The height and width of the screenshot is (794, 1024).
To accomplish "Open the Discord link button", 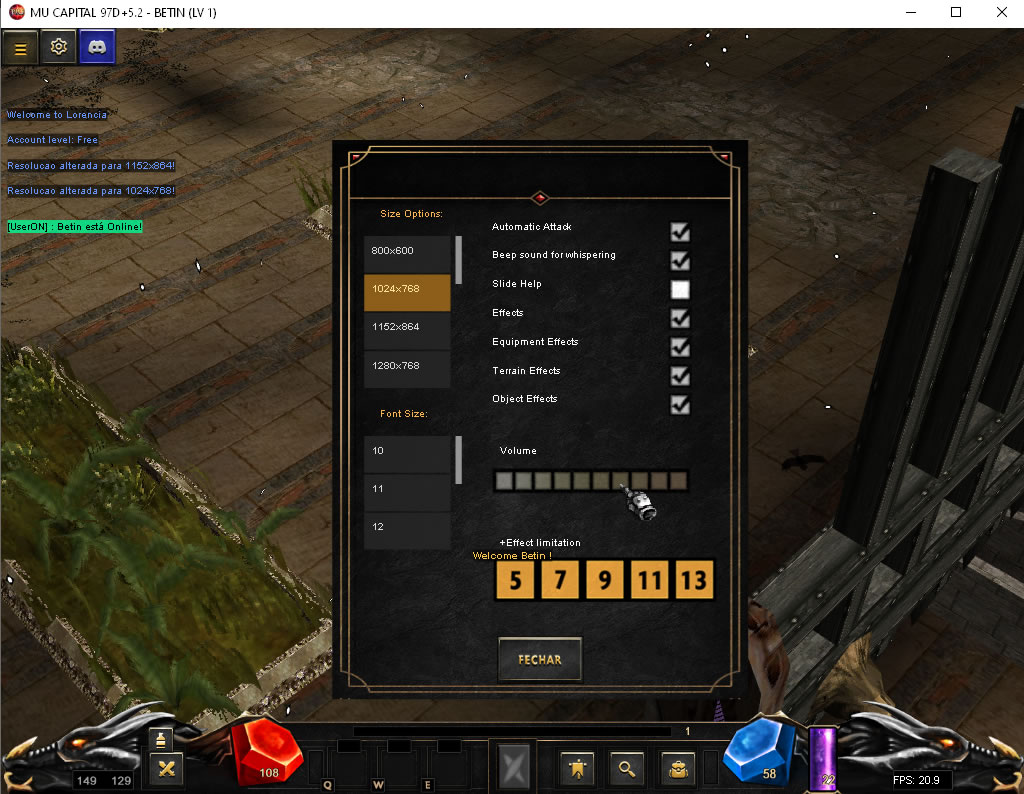I will click(97, 47).
